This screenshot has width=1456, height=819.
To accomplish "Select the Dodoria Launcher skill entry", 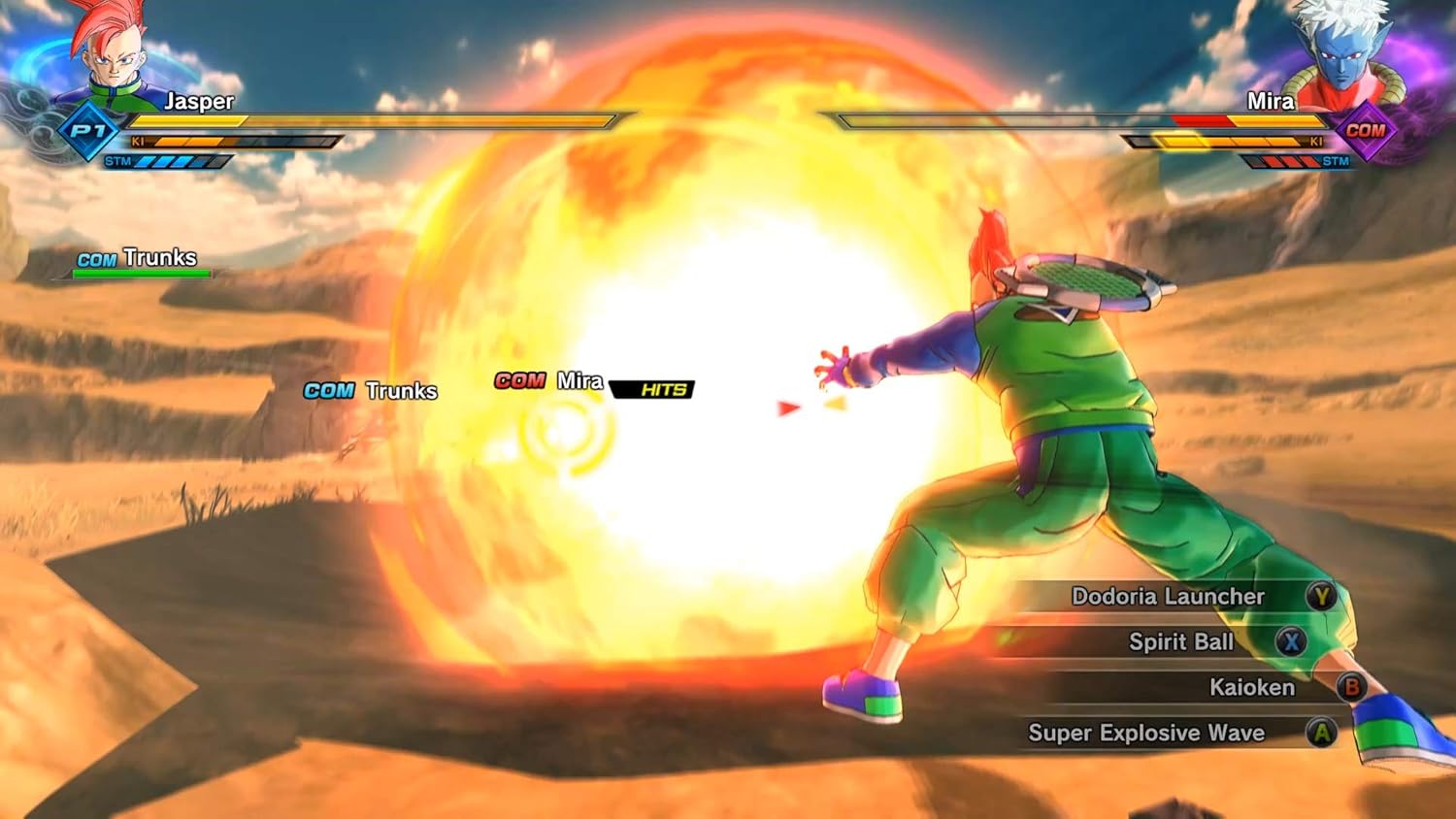I will tap(1169, 597).
